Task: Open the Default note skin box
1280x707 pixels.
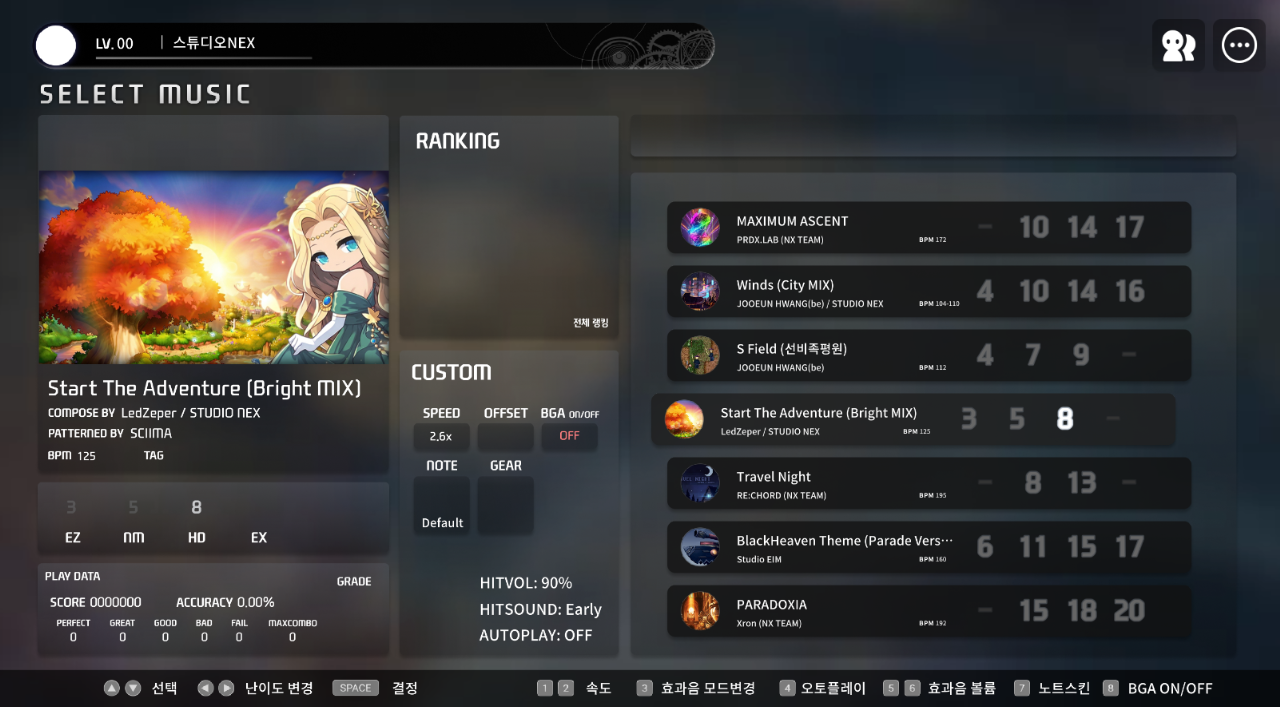Action: point(442,505)
